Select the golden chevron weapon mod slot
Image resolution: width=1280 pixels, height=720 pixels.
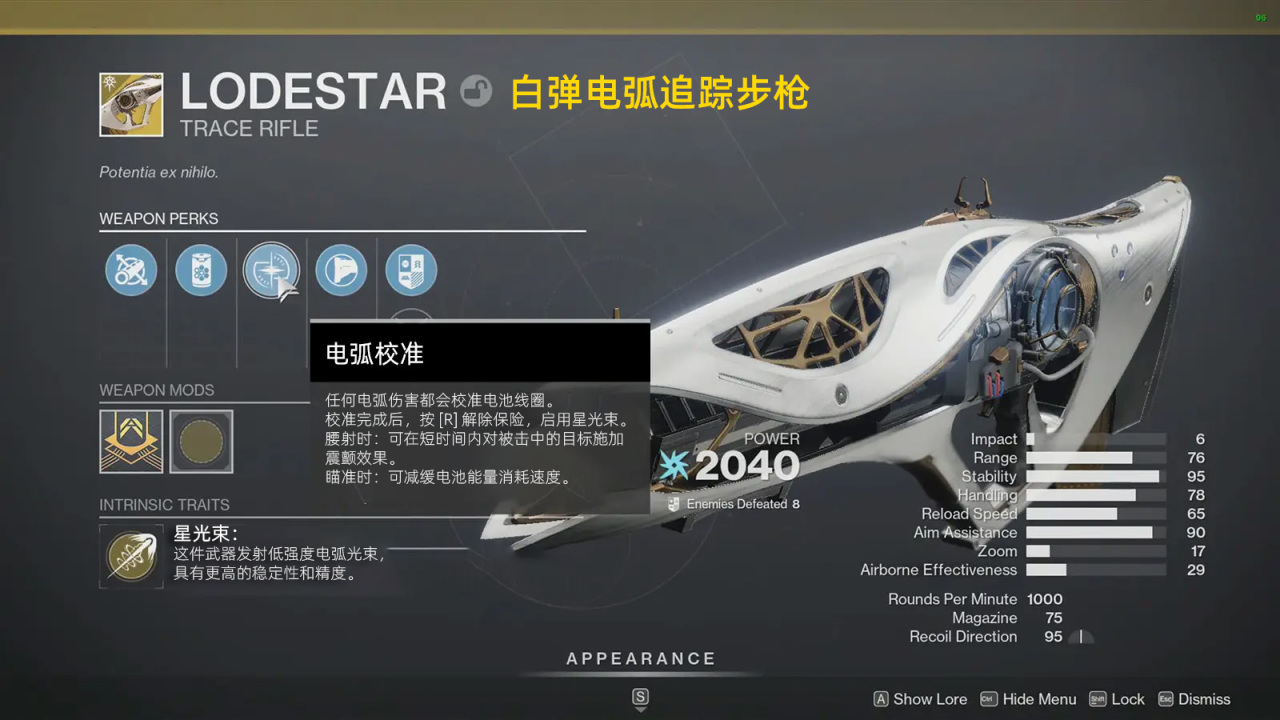pos(131,441)
